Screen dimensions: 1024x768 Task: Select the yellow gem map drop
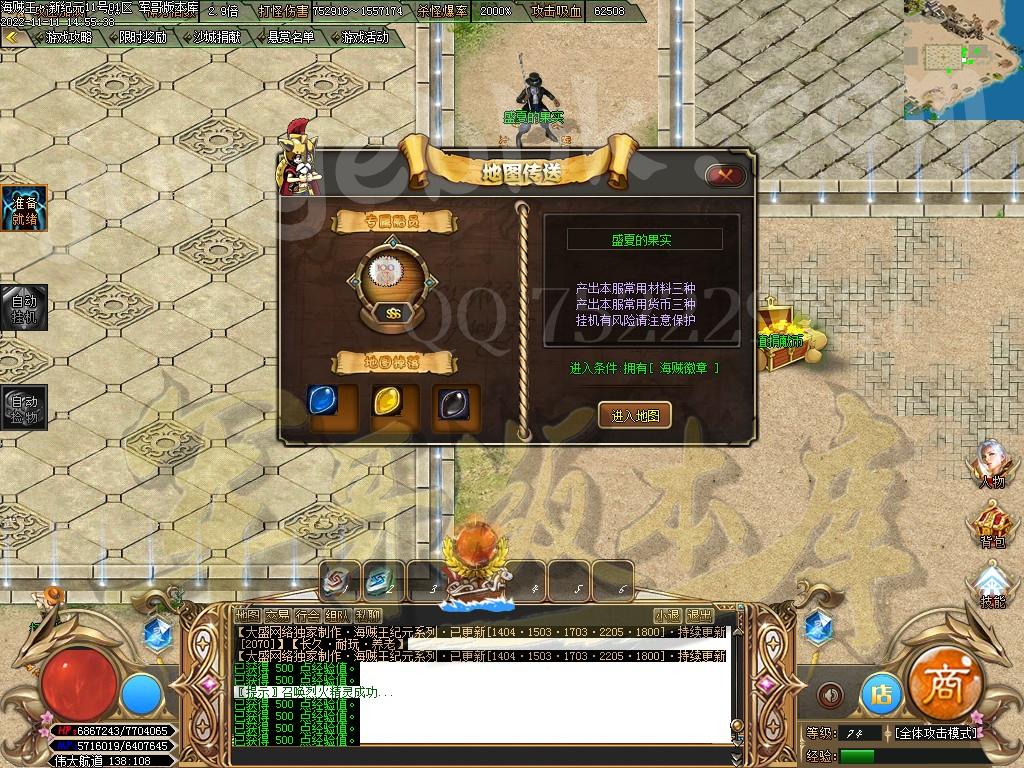pyautogui.click(x=387, y=402)
